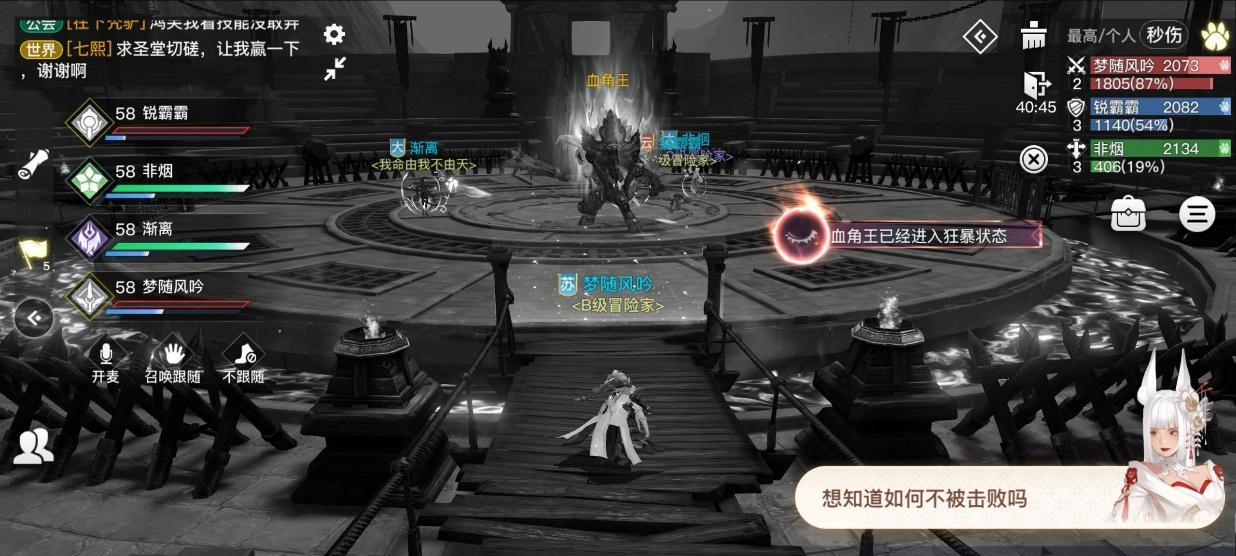This screenshot has width=1236, height=556.
Task: Choose 不跟随 to stop following
Action: [243, 360]
